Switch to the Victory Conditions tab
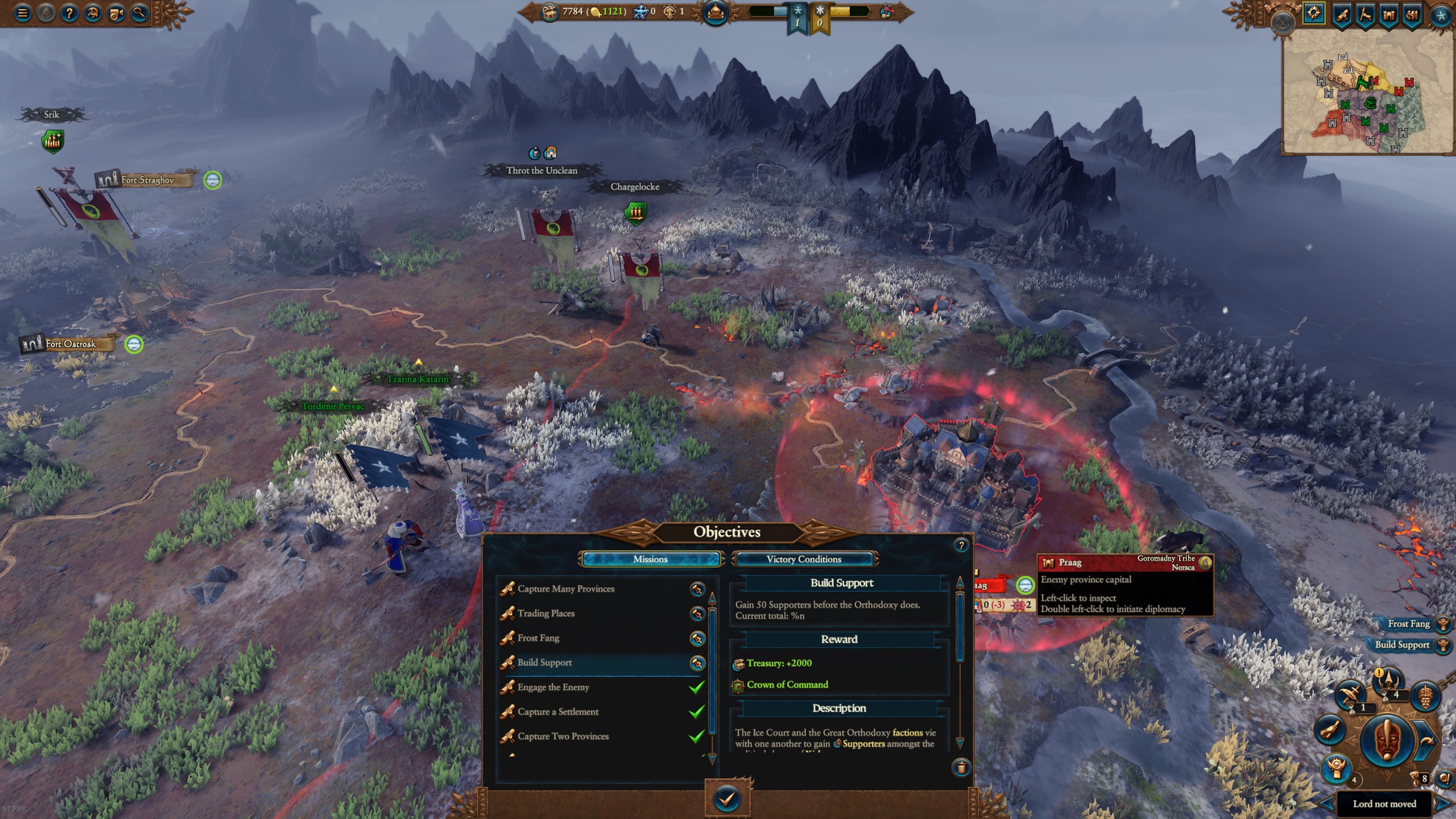 click(x=804, y=559)
